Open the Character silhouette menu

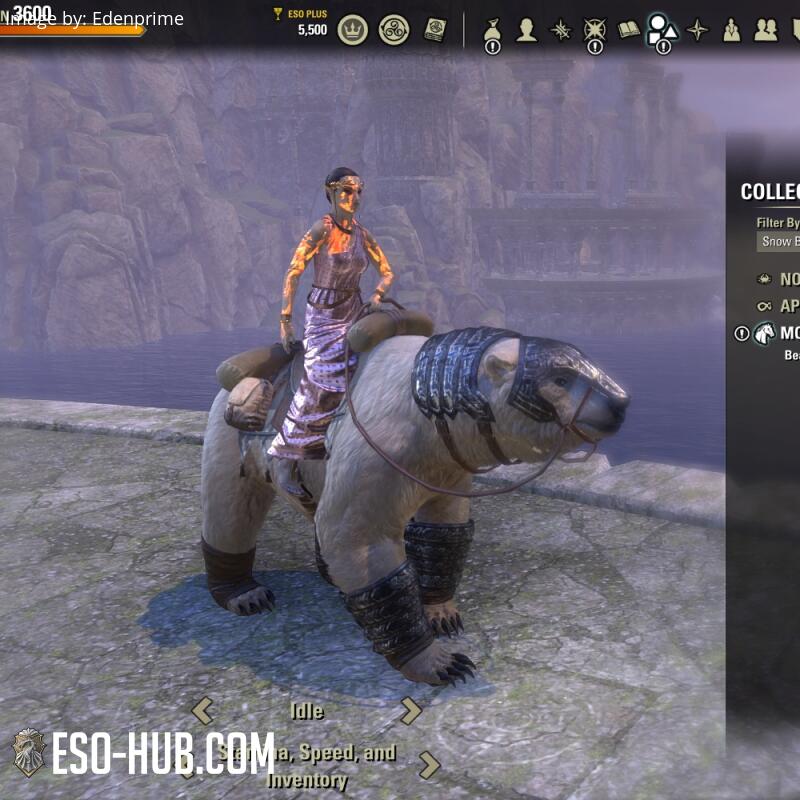[x=526, y=30]
